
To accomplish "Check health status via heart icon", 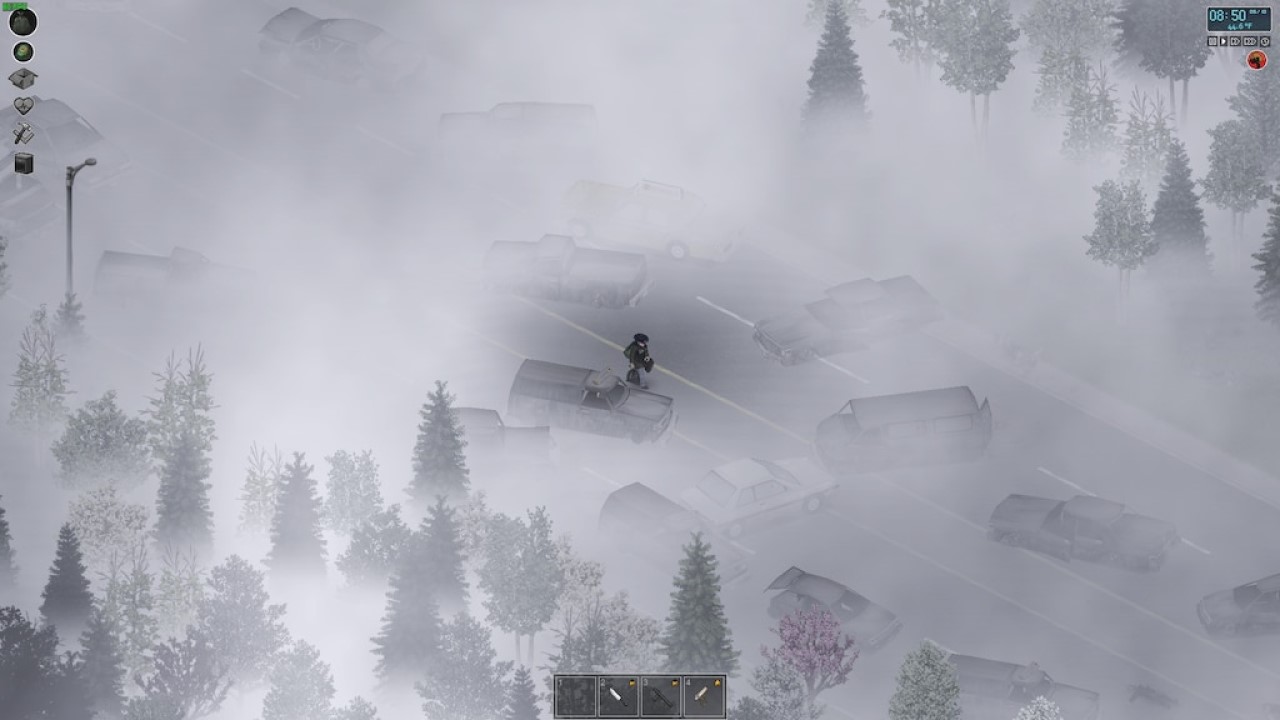I will [22, 103].
